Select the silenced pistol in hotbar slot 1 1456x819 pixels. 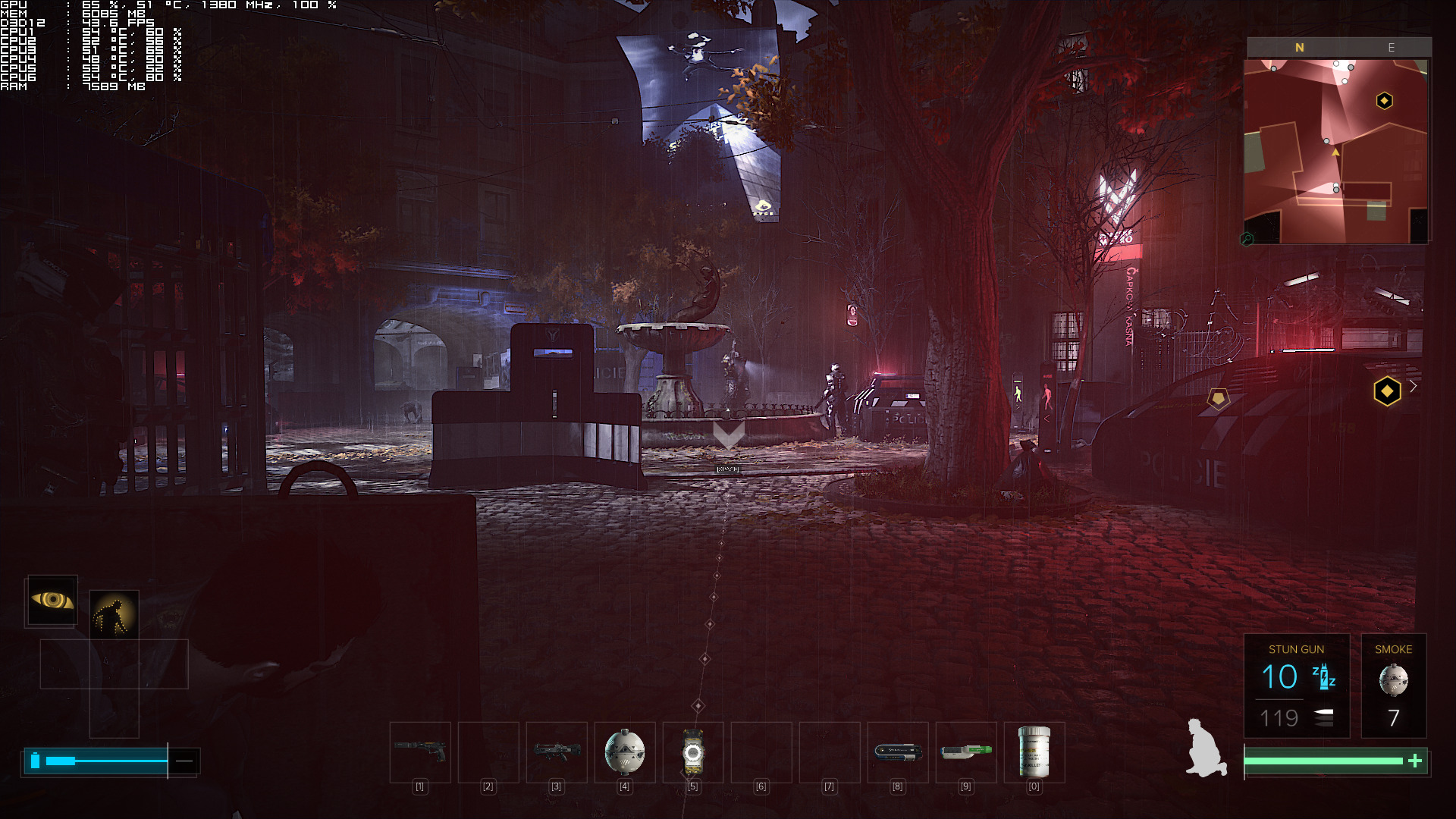[x=420, y=752]
